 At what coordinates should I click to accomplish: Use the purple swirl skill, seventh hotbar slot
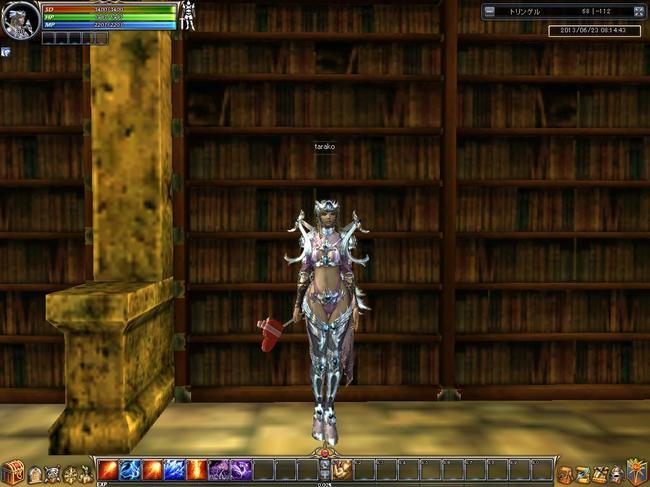(240, 469)
